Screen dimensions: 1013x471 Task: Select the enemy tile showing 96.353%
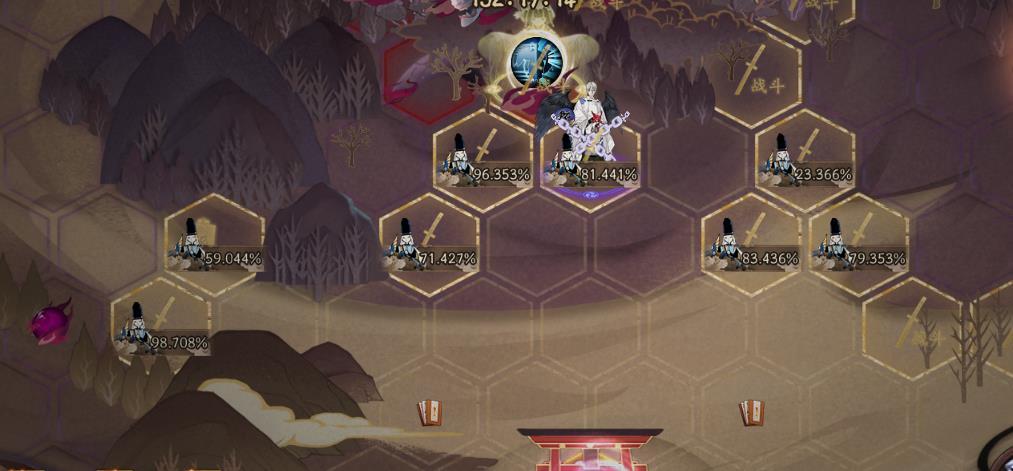pos(483,161)
